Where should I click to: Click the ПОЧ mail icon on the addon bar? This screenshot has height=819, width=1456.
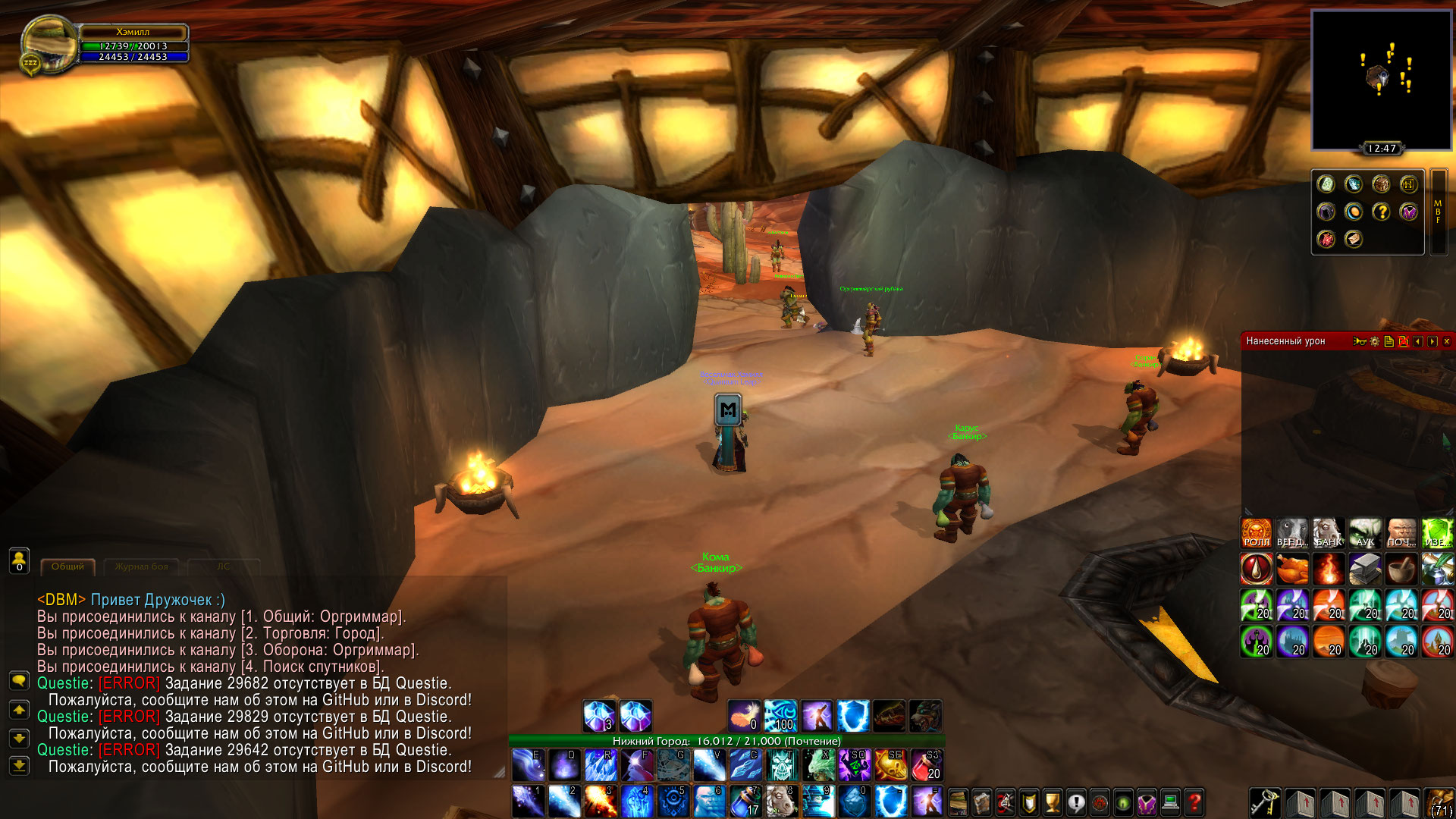point(1401,533)
